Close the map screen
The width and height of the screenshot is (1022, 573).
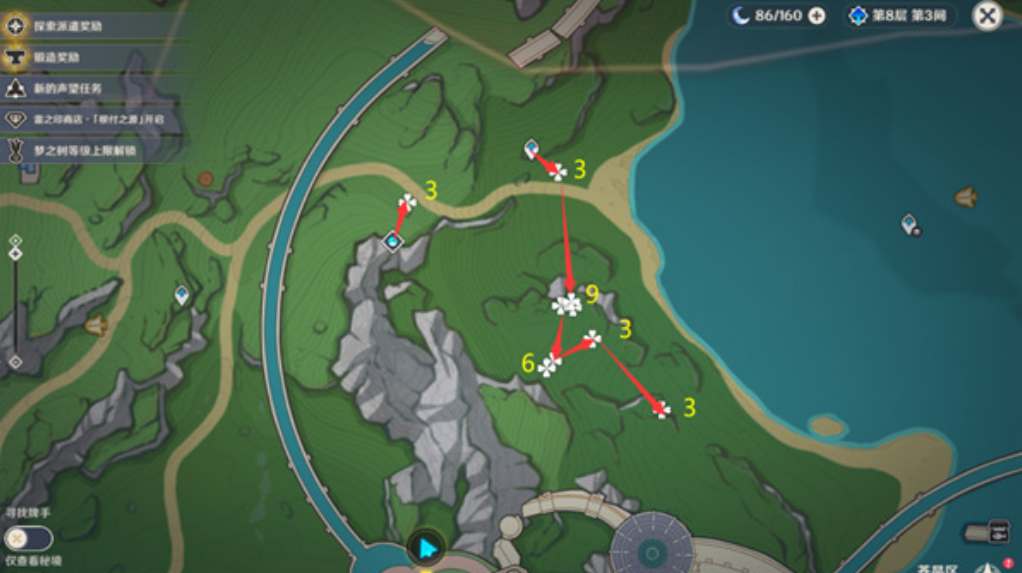coord(986,15)
